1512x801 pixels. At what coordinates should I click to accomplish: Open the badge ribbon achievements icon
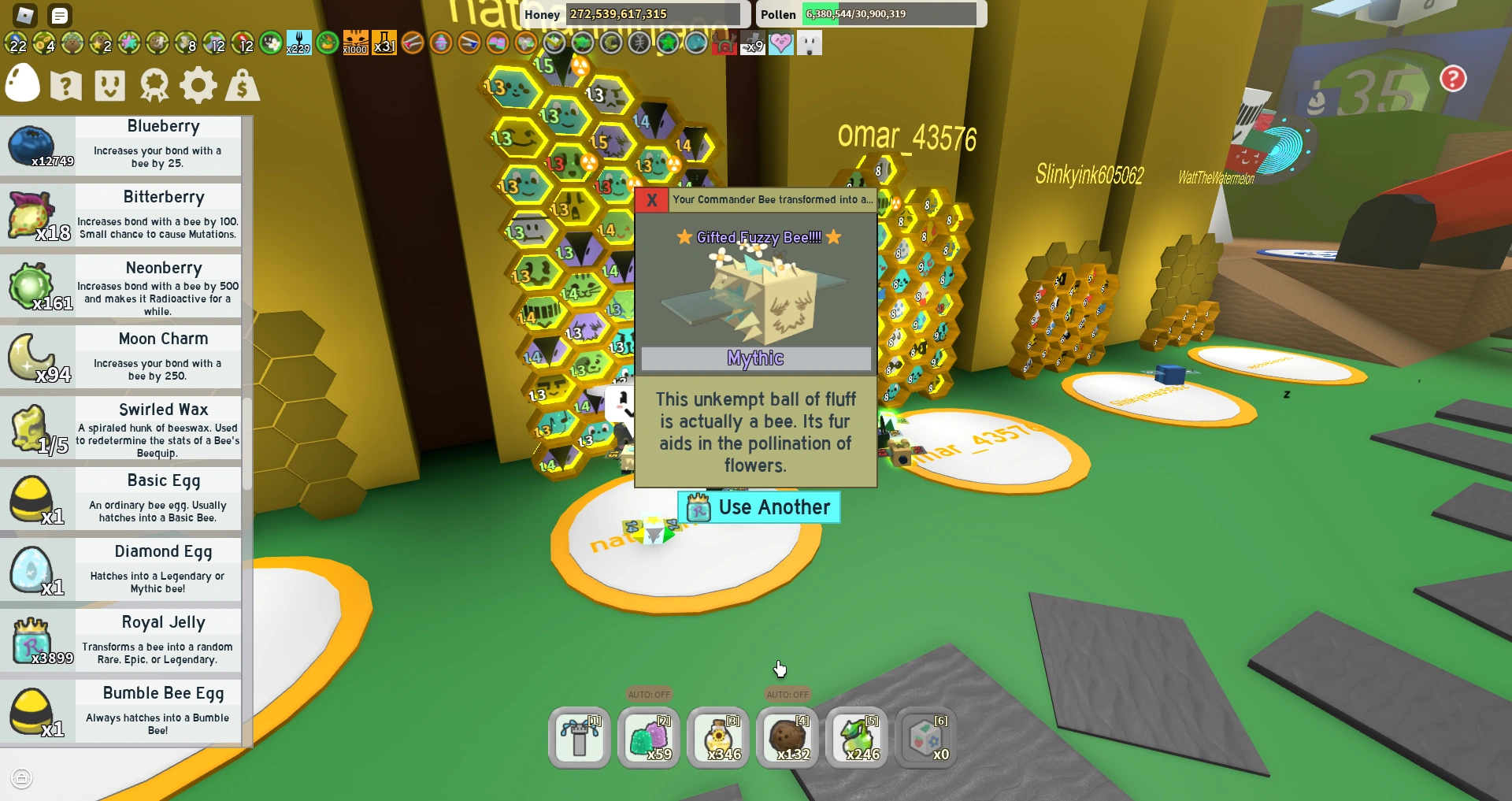[154, 85]
